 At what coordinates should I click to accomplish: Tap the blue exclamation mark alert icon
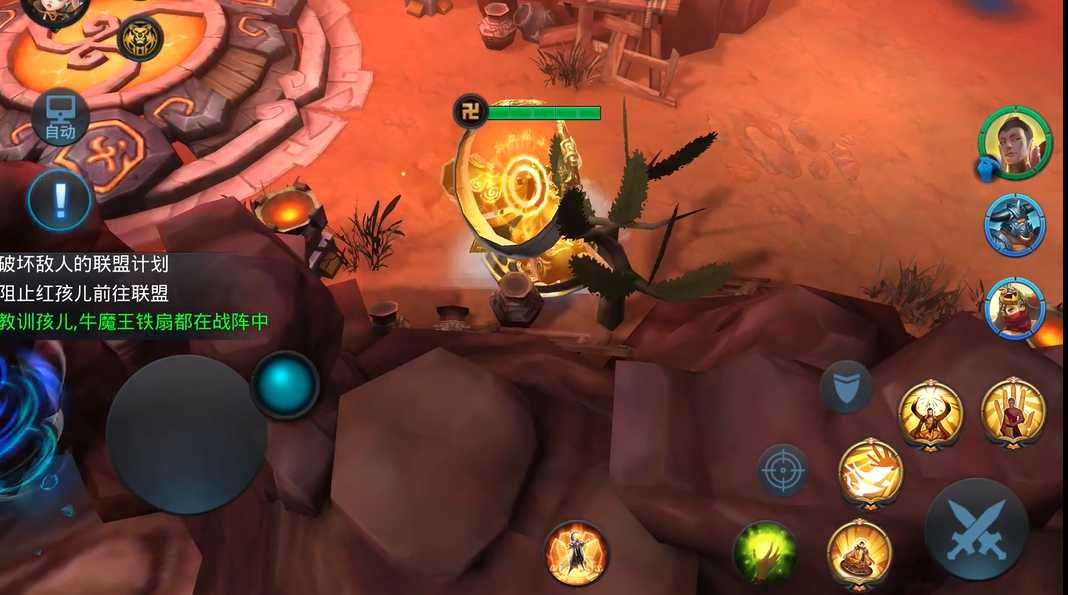click(x=59, y=199)
